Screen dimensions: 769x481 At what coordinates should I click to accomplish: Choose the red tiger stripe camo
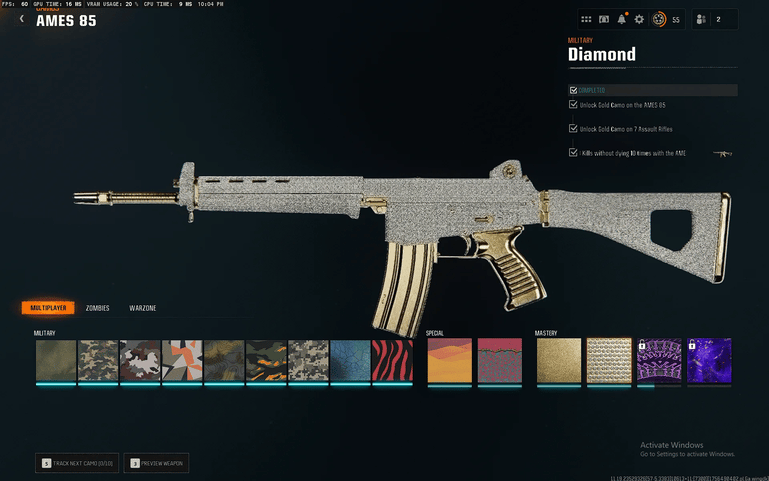click(x=392, y=360)
